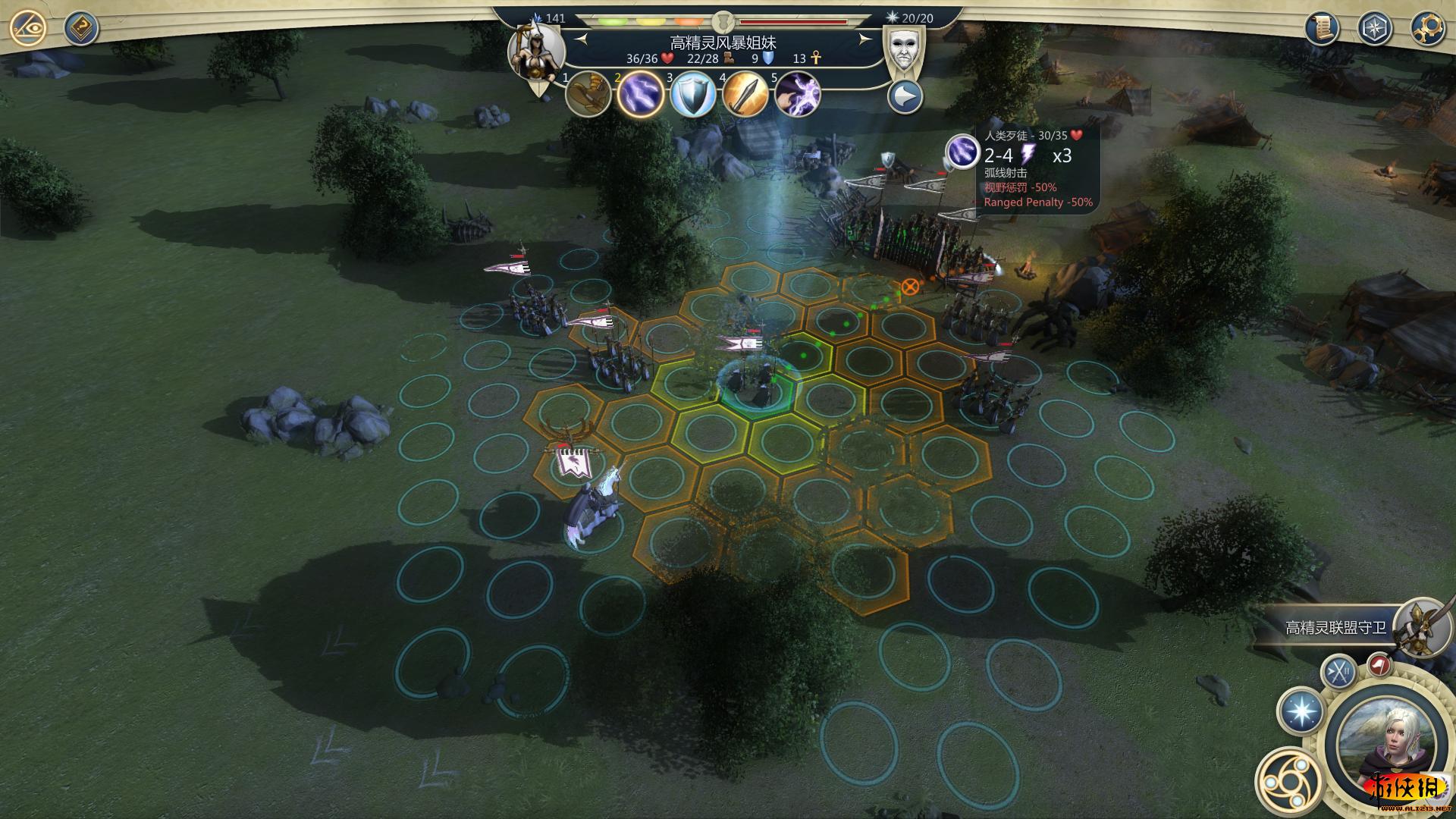Viewport: 1456px width, 819px height.
Task: Open the gear settings menu
Action: pos(1426,28)
